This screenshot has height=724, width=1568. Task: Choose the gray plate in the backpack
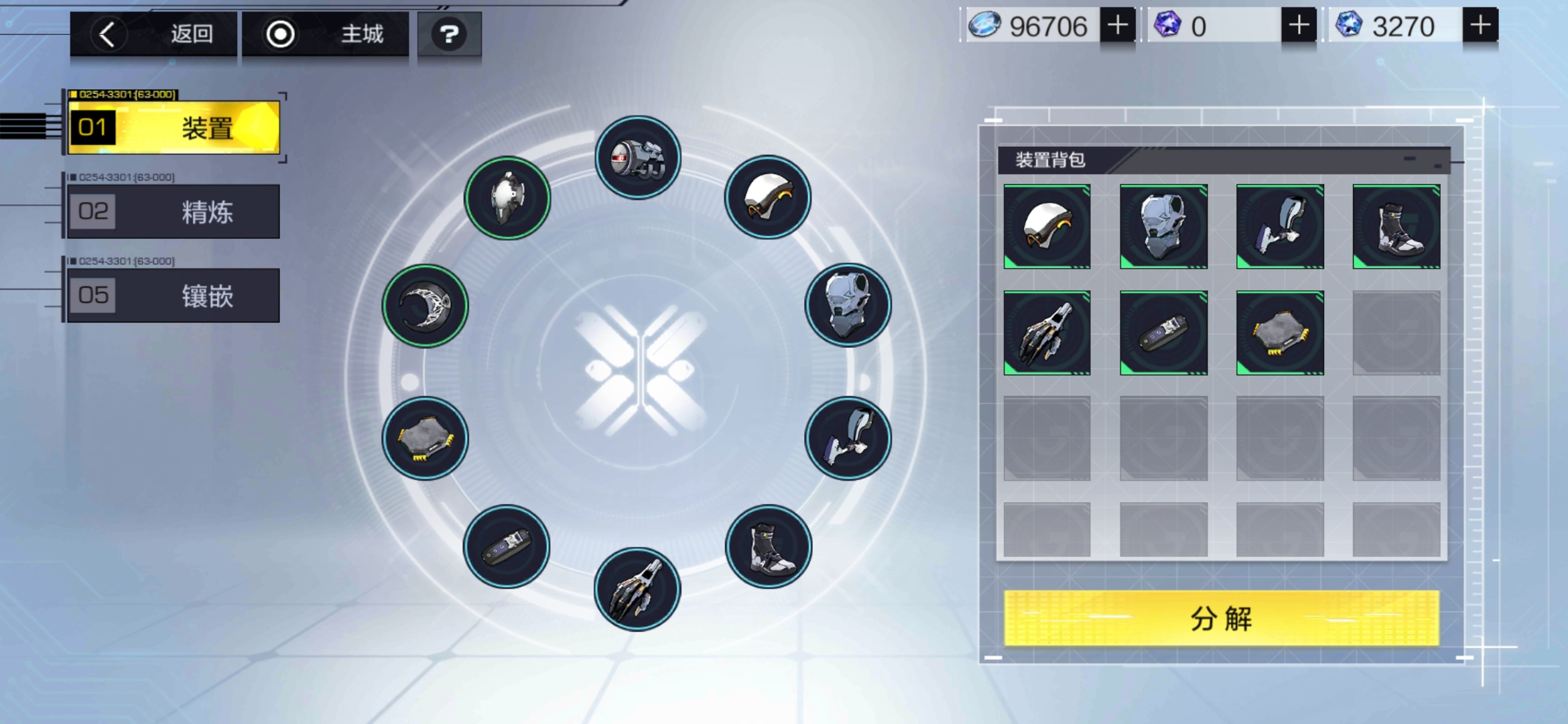tap(1280, 333)
